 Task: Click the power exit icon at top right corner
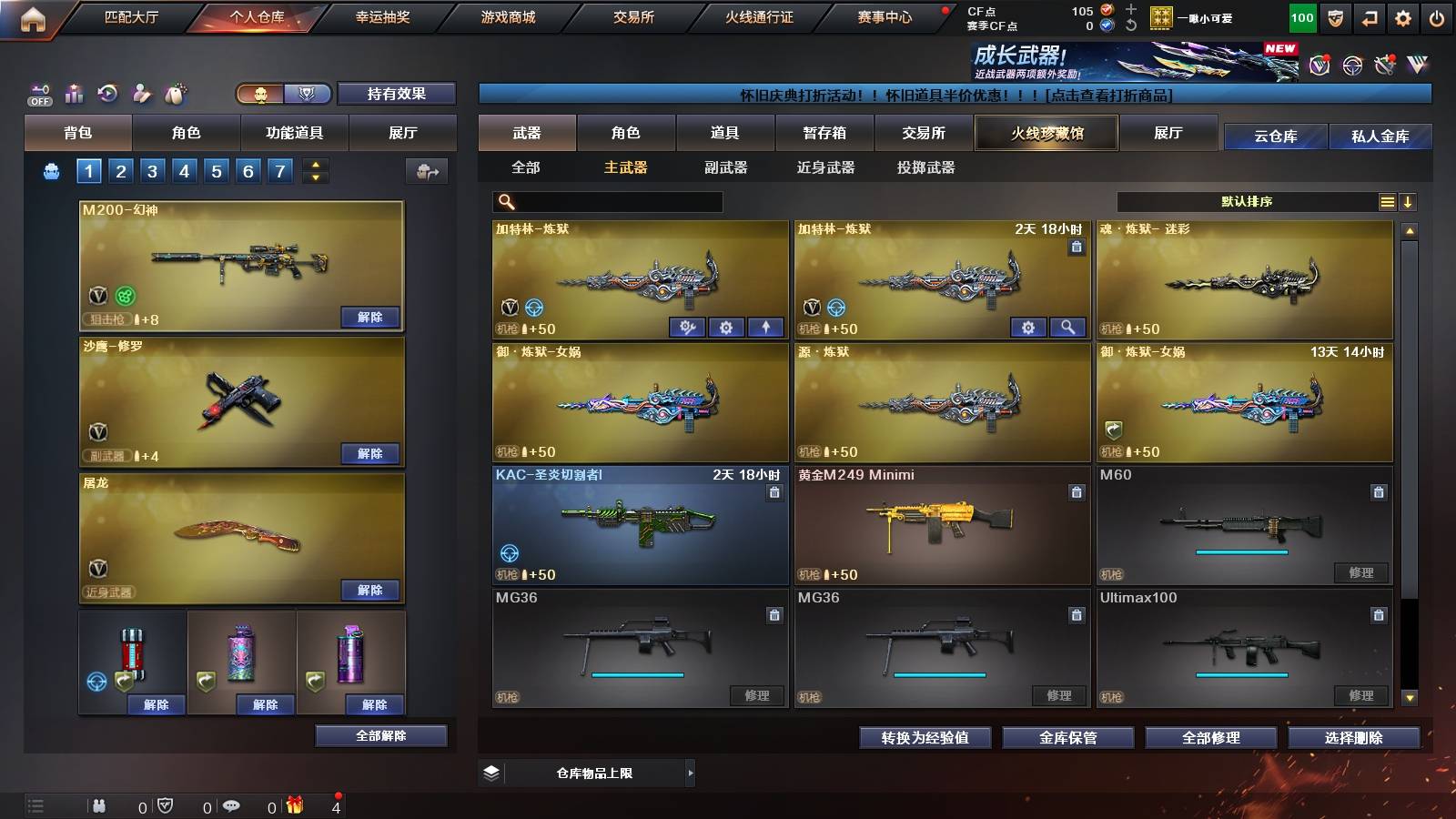coord(1437,16)
